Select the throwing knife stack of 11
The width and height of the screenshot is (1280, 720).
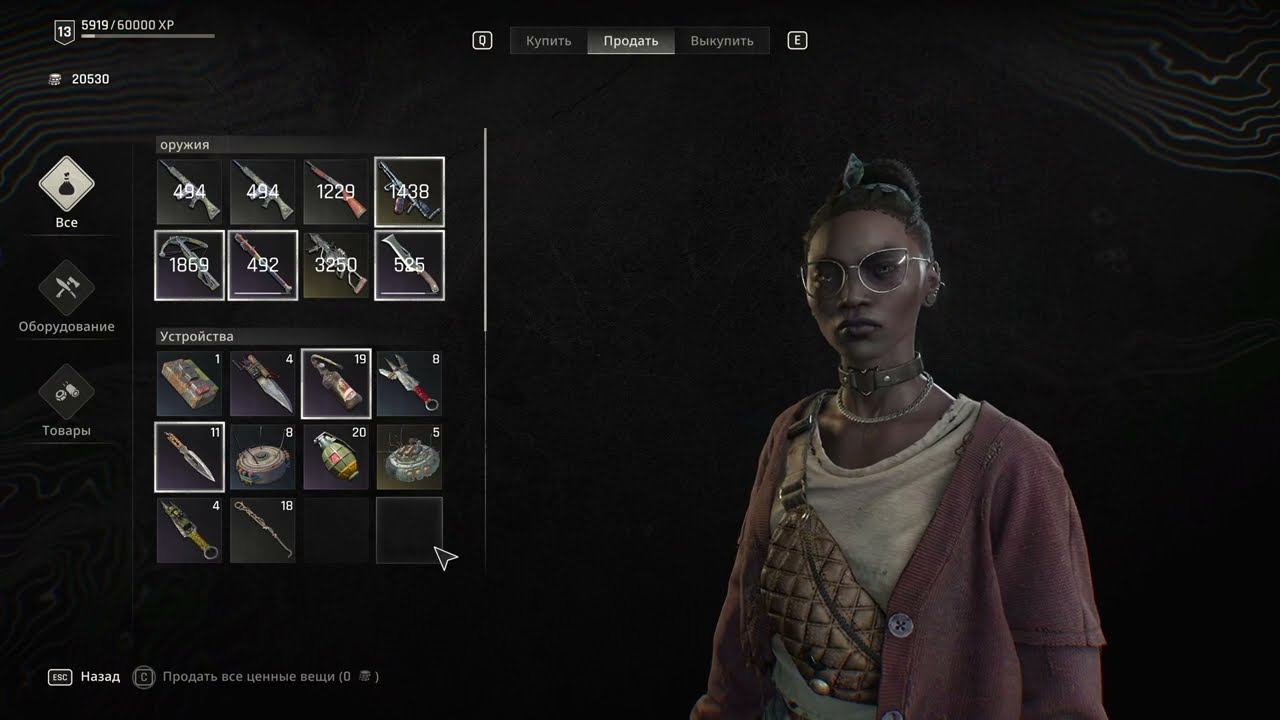point(190,457)
